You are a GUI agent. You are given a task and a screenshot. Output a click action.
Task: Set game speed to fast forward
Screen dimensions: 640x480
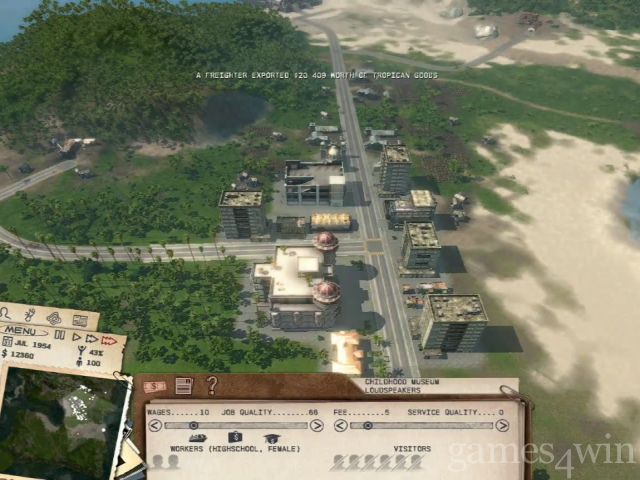click(x=90, y=339)
